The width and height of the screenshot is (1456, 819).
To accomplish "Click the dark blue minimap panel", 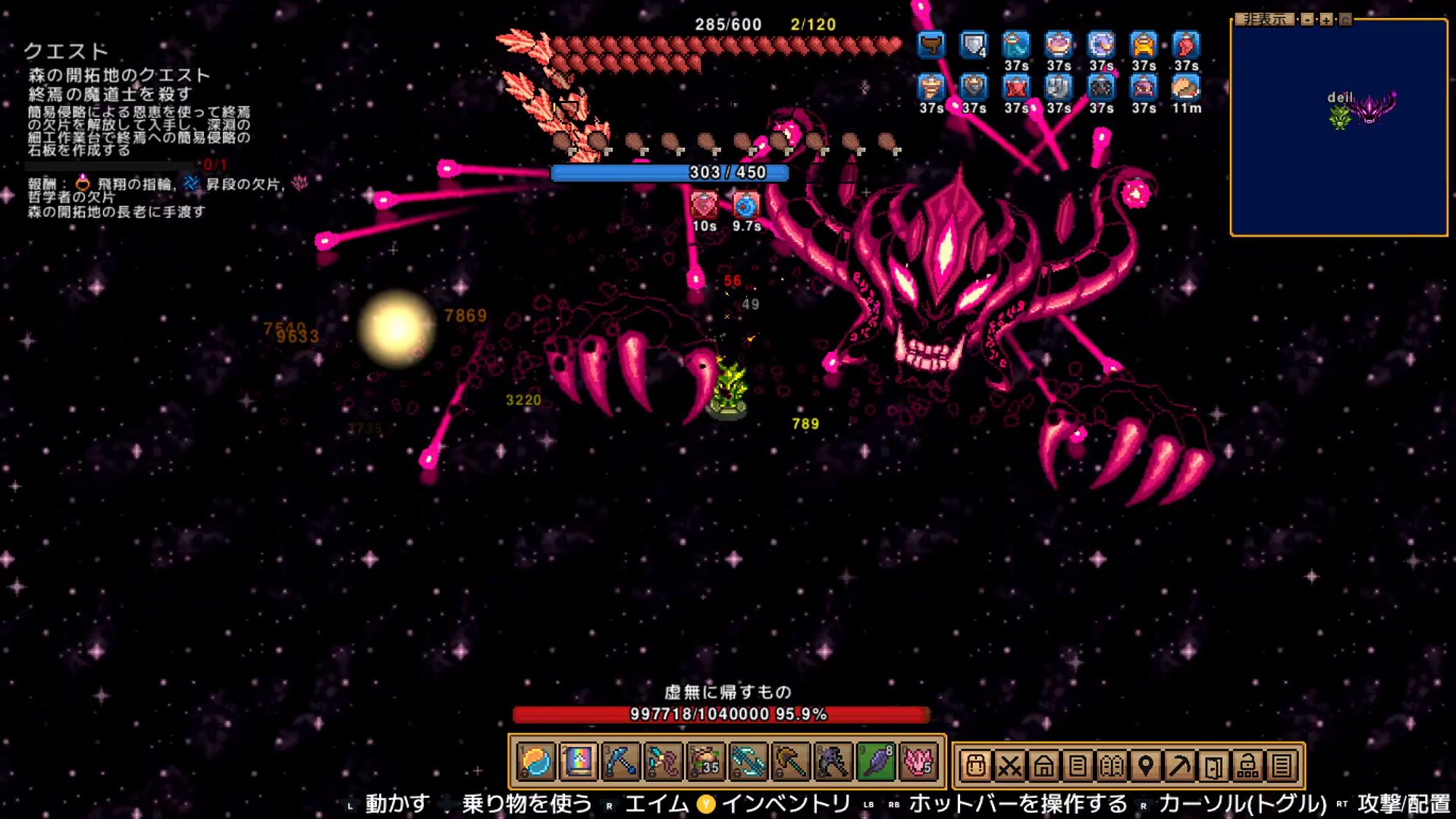I will pyautogui.click(x=1339, y=152).
